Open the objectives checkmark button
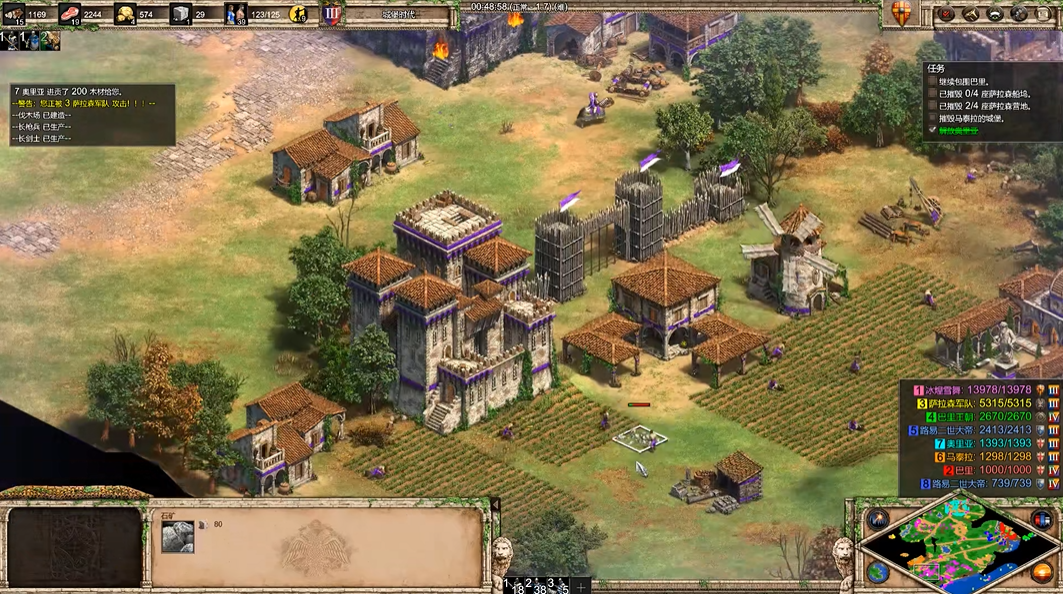 click(x=945, y=14)
